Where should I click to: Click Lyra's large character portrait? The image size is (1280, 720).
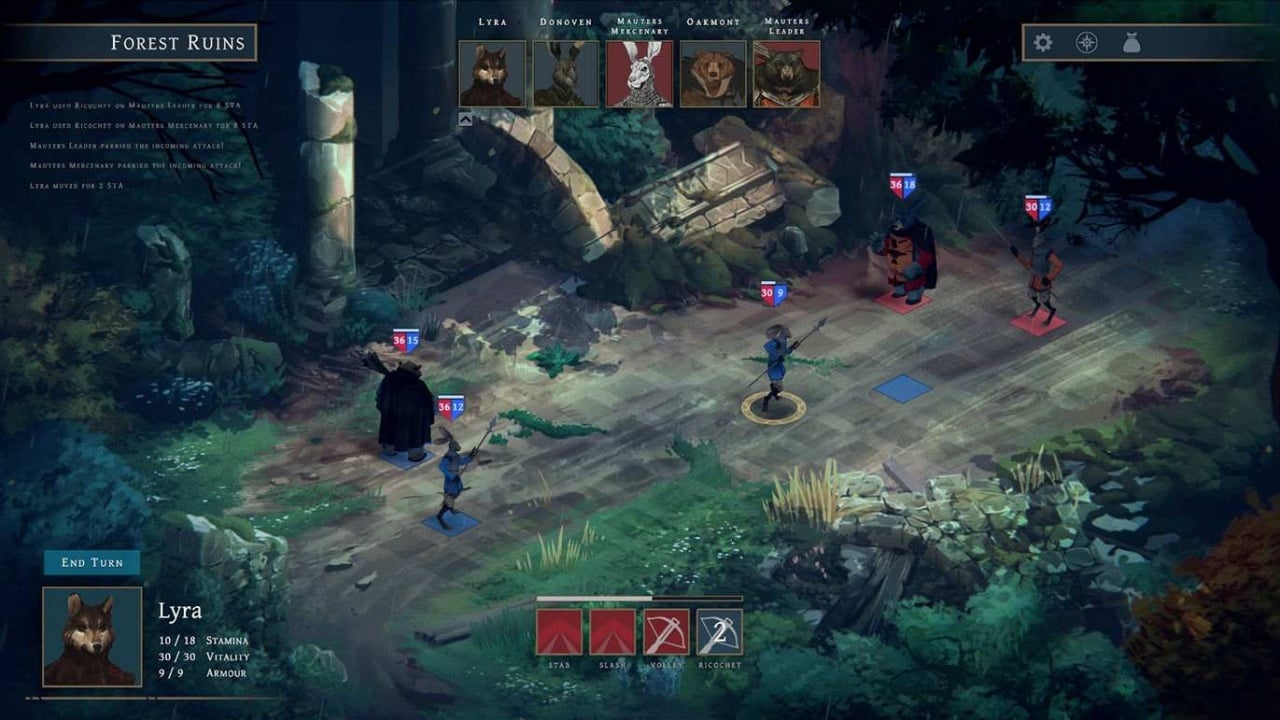pyautogui.click(x=92, y=637)
